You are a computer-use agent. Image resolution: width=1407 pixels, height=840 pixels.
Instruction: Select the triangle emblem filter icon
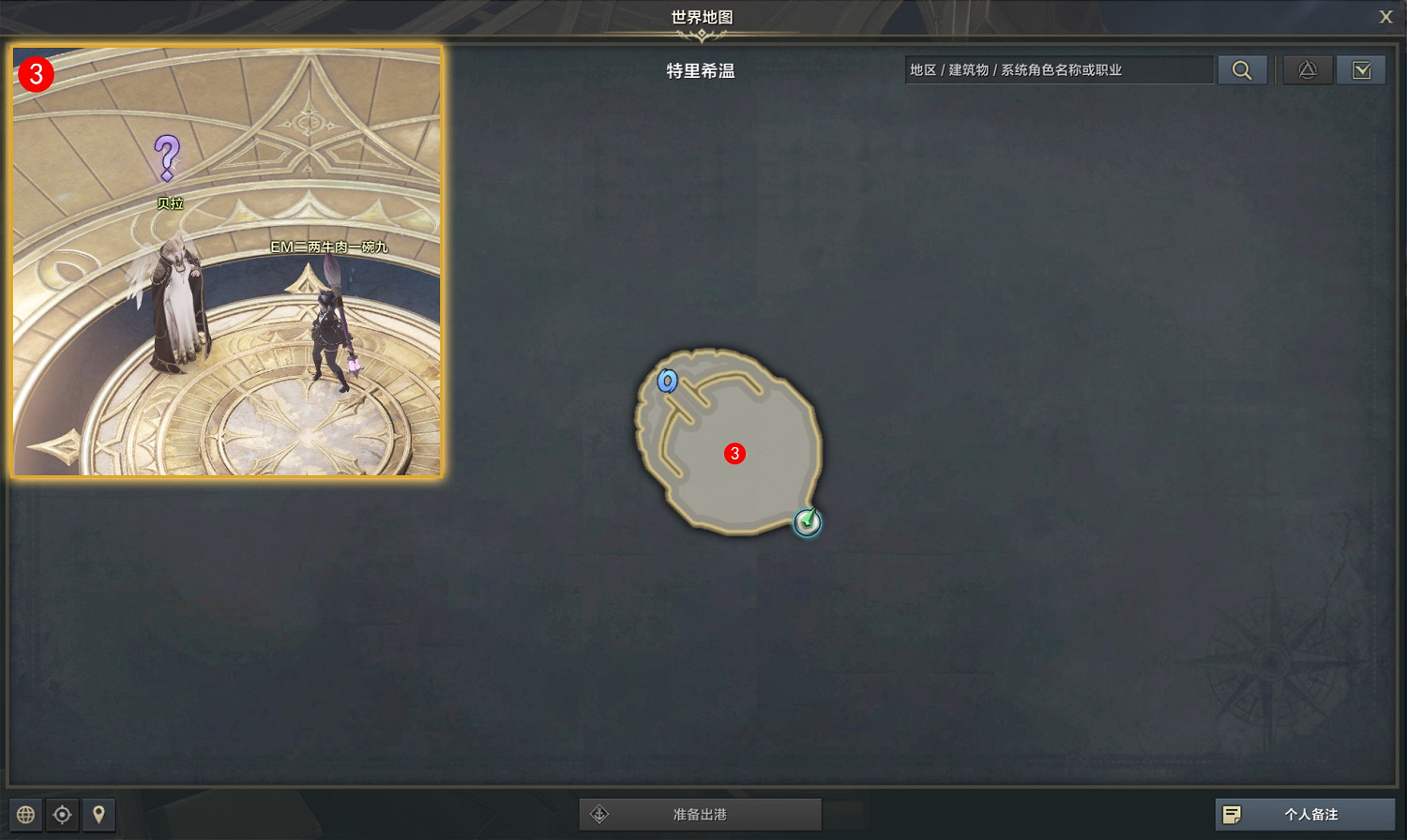click(1308, 69)
